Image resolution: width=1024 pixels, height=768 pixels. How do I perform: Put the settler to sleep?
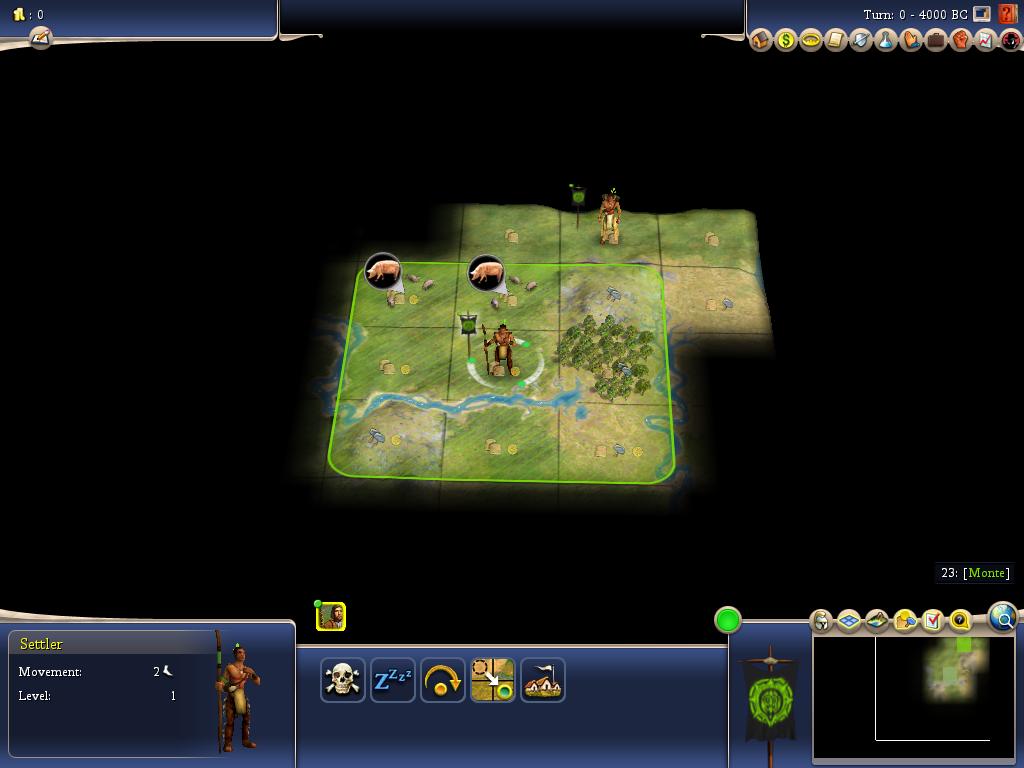point(393,680)
